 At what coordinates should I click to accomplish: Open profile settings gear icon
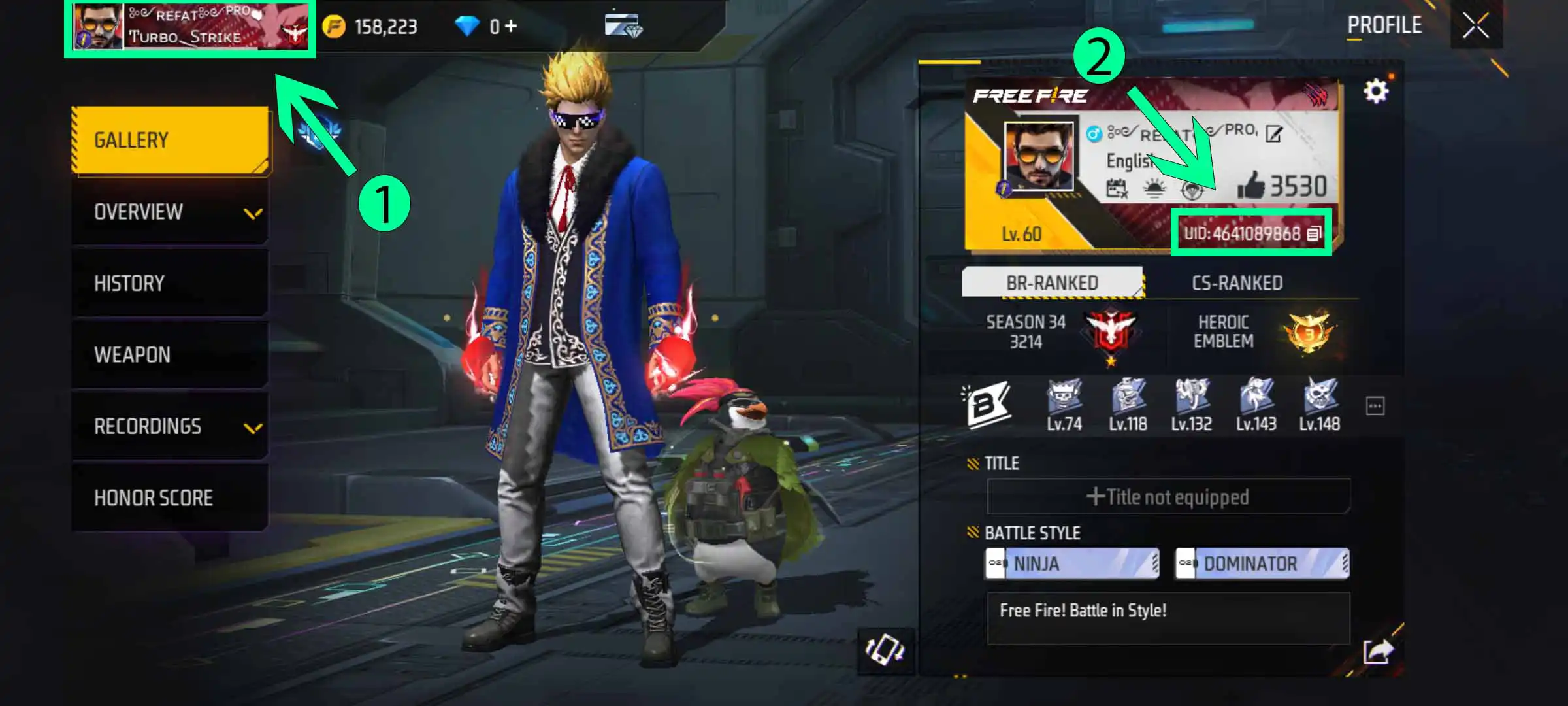click(x=1375, y=91)
